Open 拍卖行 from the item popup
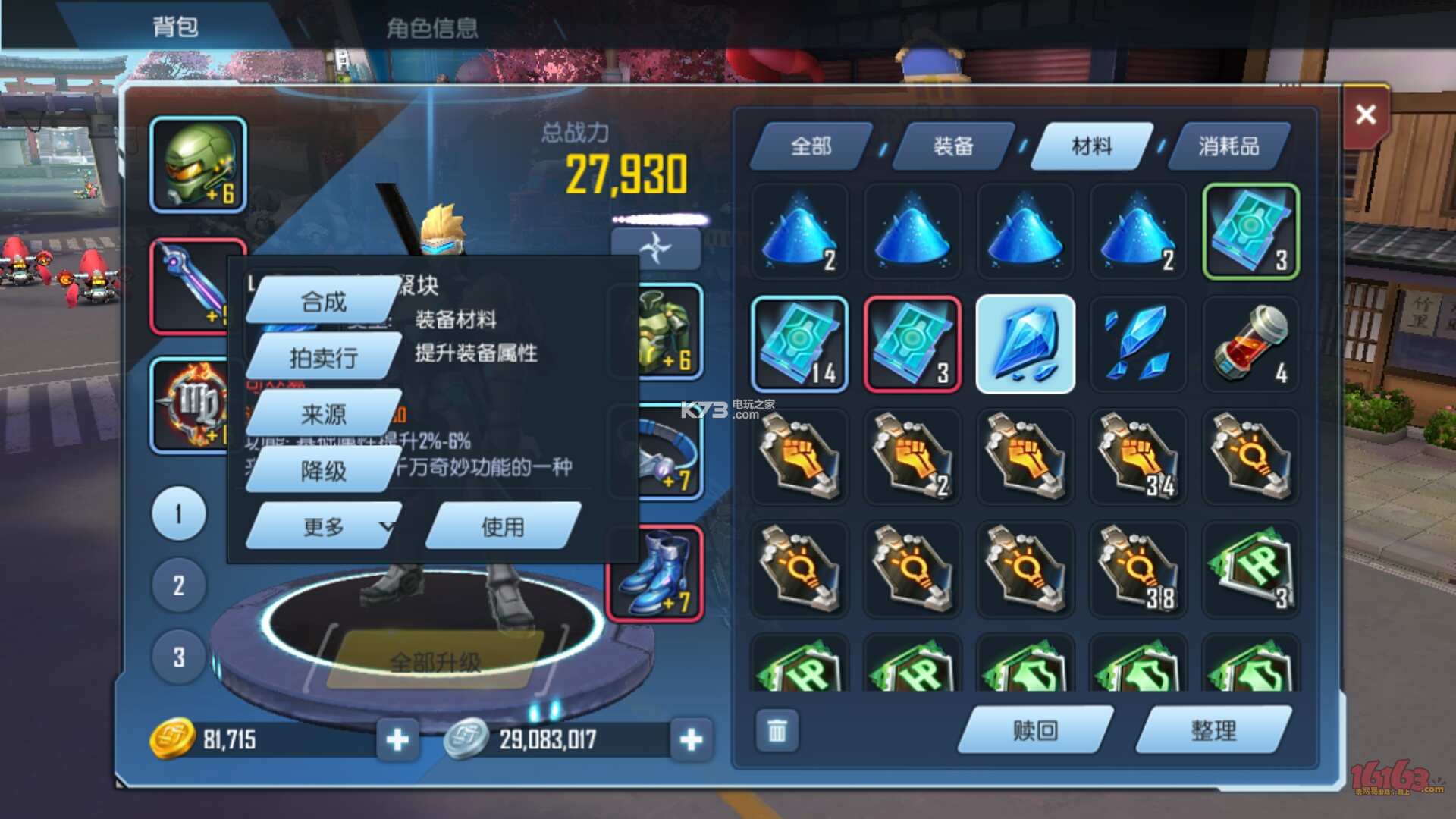This screenshot has width=1456, height=819. click(x=323, y=357)
